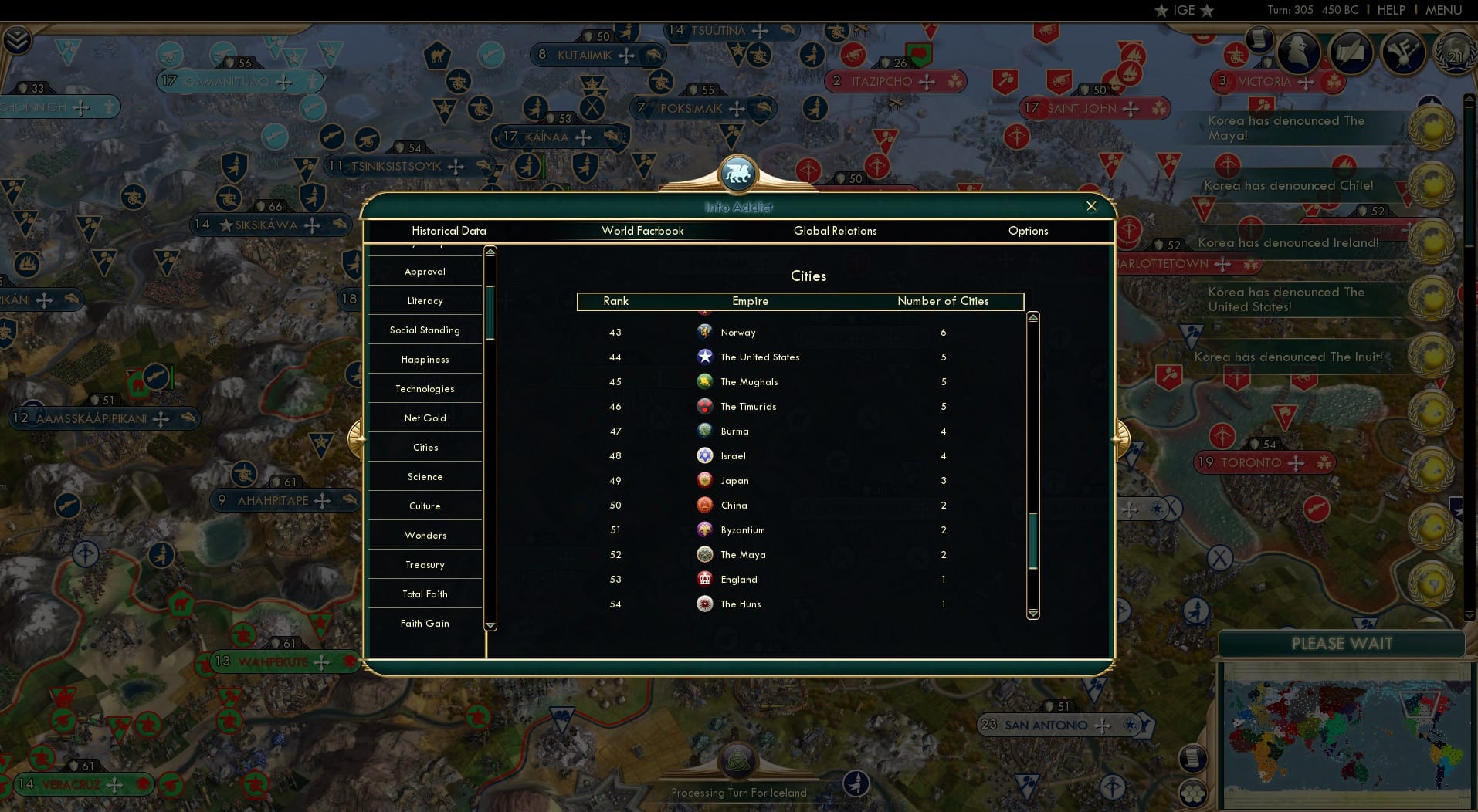This screenshot has height=812, width=1478.
Task: Switch to the Historical Data tab
Action: coord(449,231)
